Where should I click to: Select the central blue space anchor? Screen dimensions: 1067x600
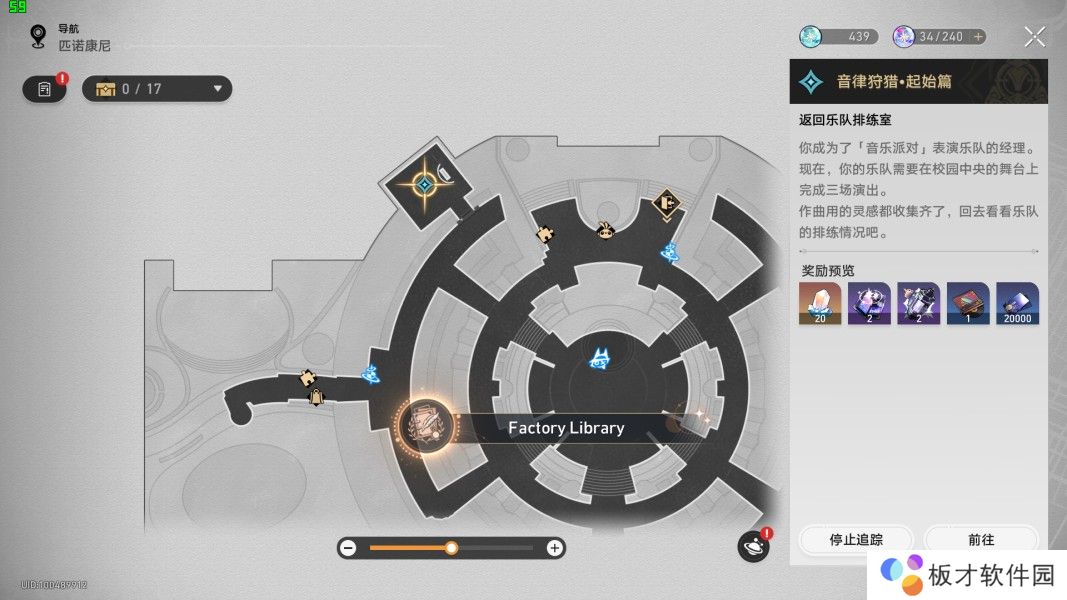600,359
